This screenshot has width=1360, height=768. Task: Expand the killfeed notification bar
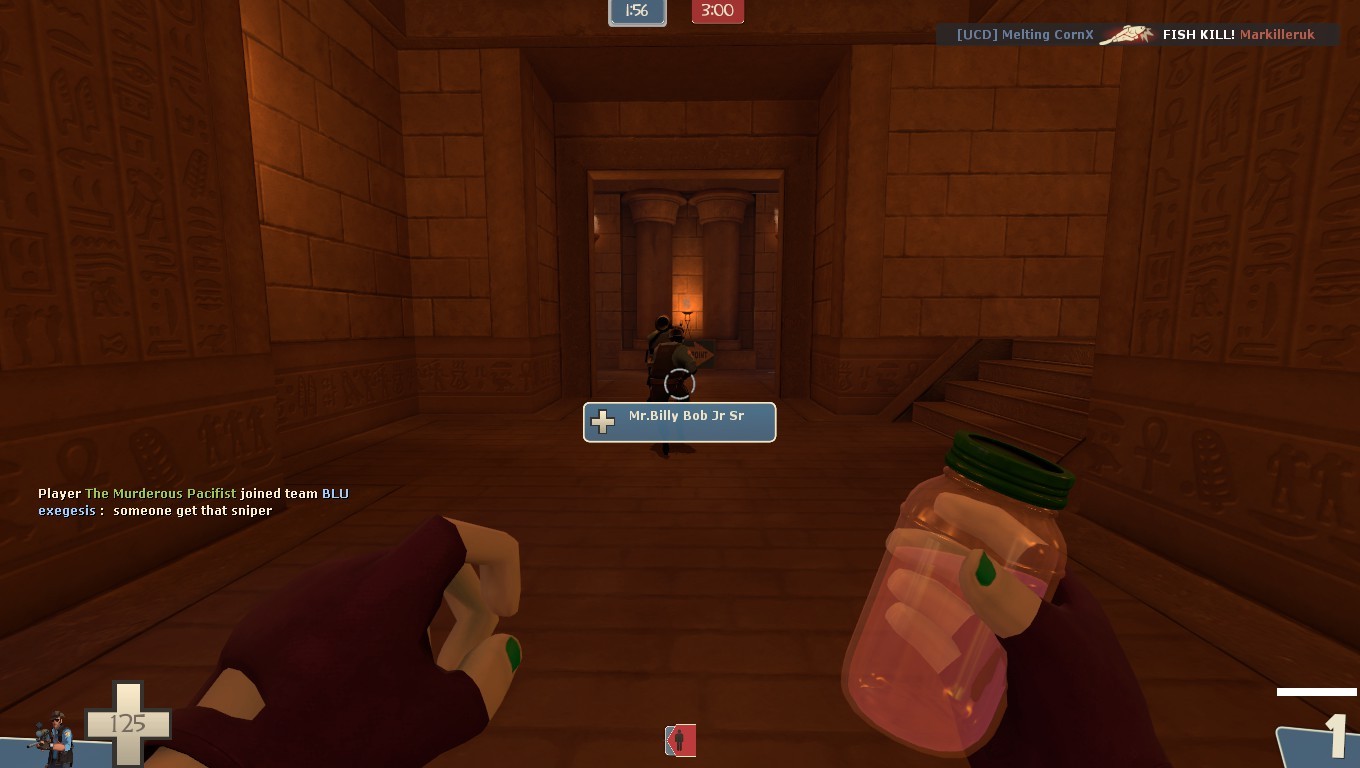coord(1135,33)
